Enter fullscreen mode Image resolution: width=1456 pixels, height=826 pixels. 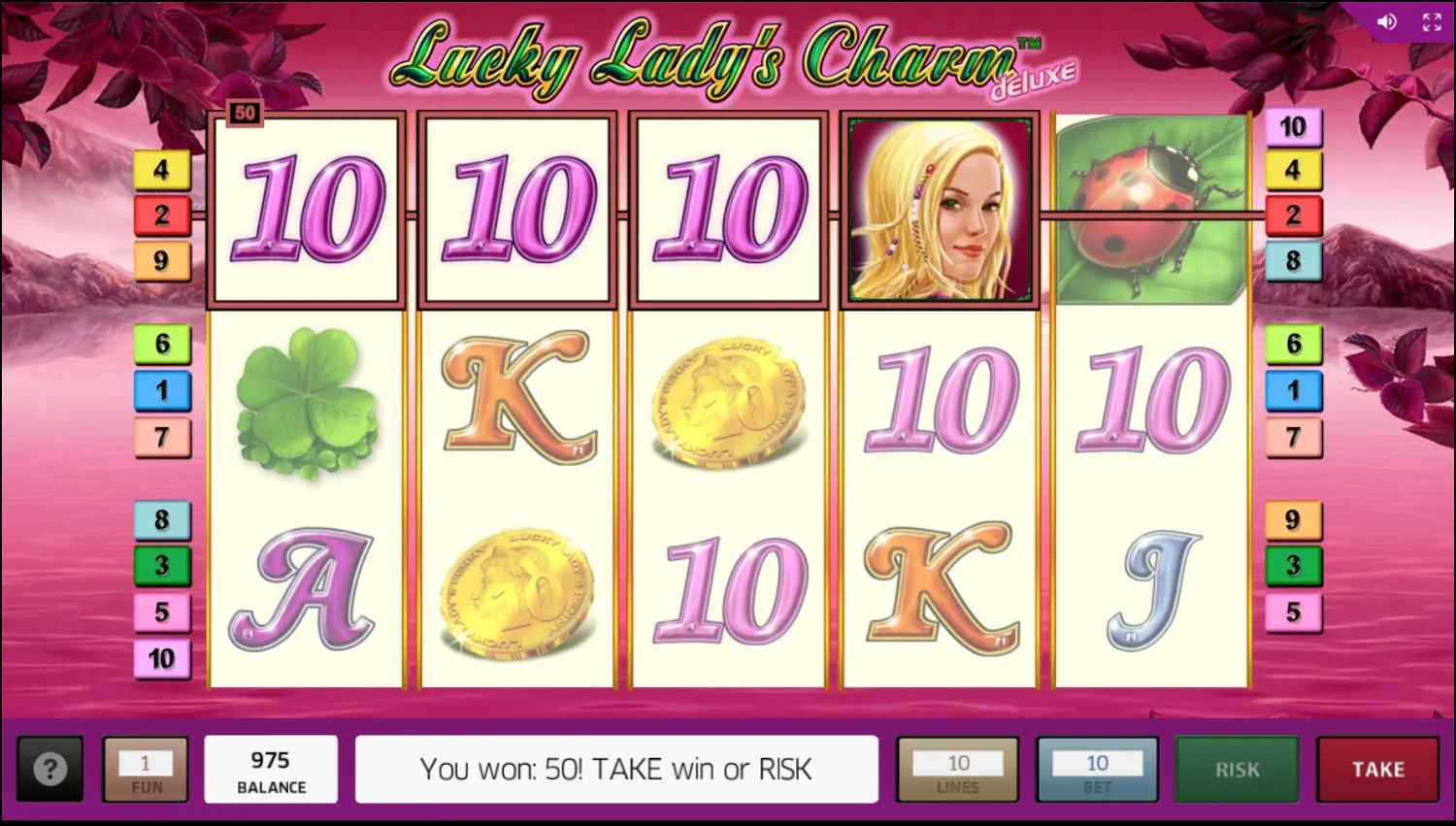pyautogui.click(x=1431, y=21)
